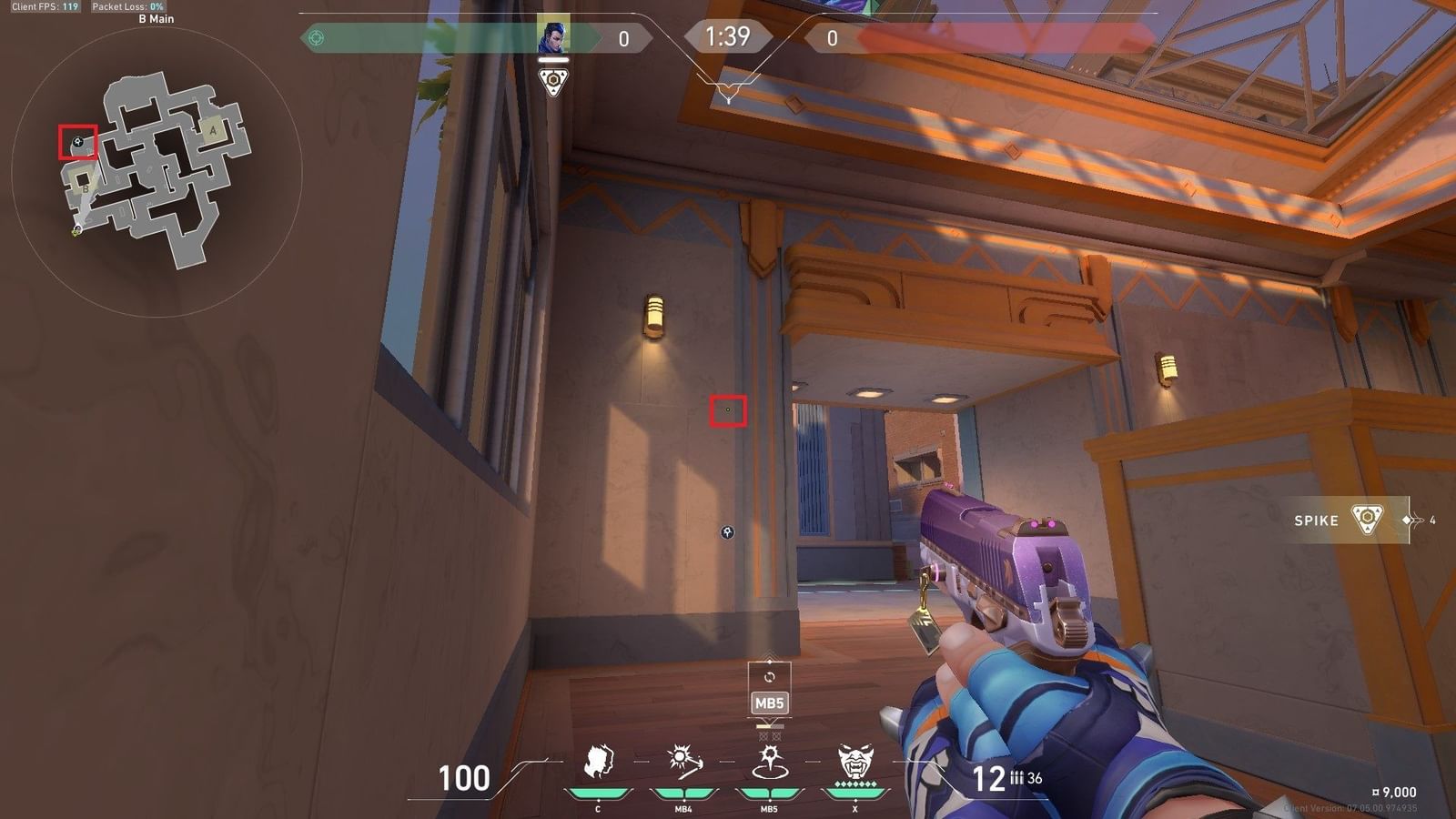Click the Spike triangle icon below the portrait
This screenshot has width=1456, height=819.
point(555,84)
